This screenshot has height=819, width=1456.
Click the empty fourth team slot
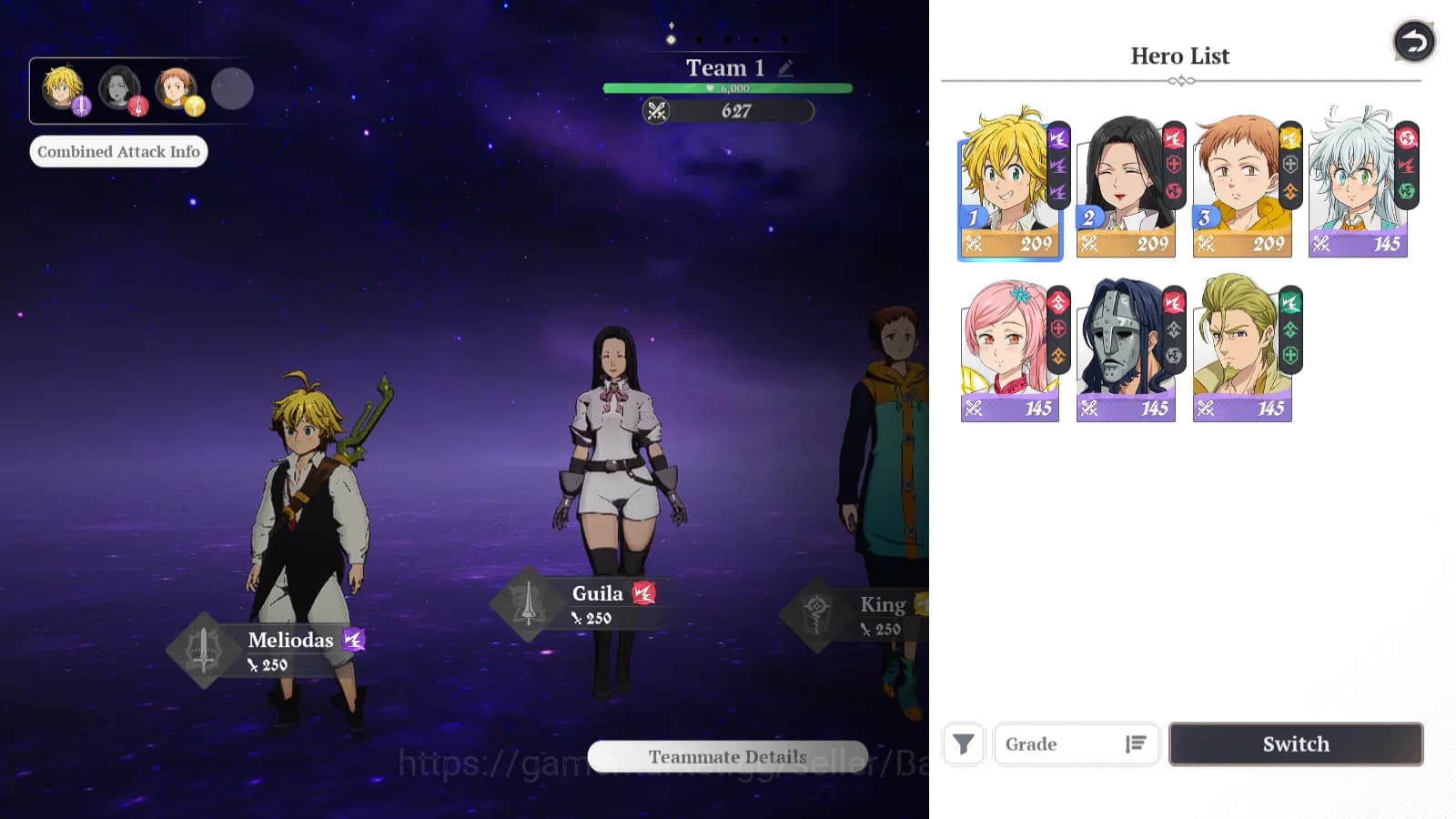(232, 89)
